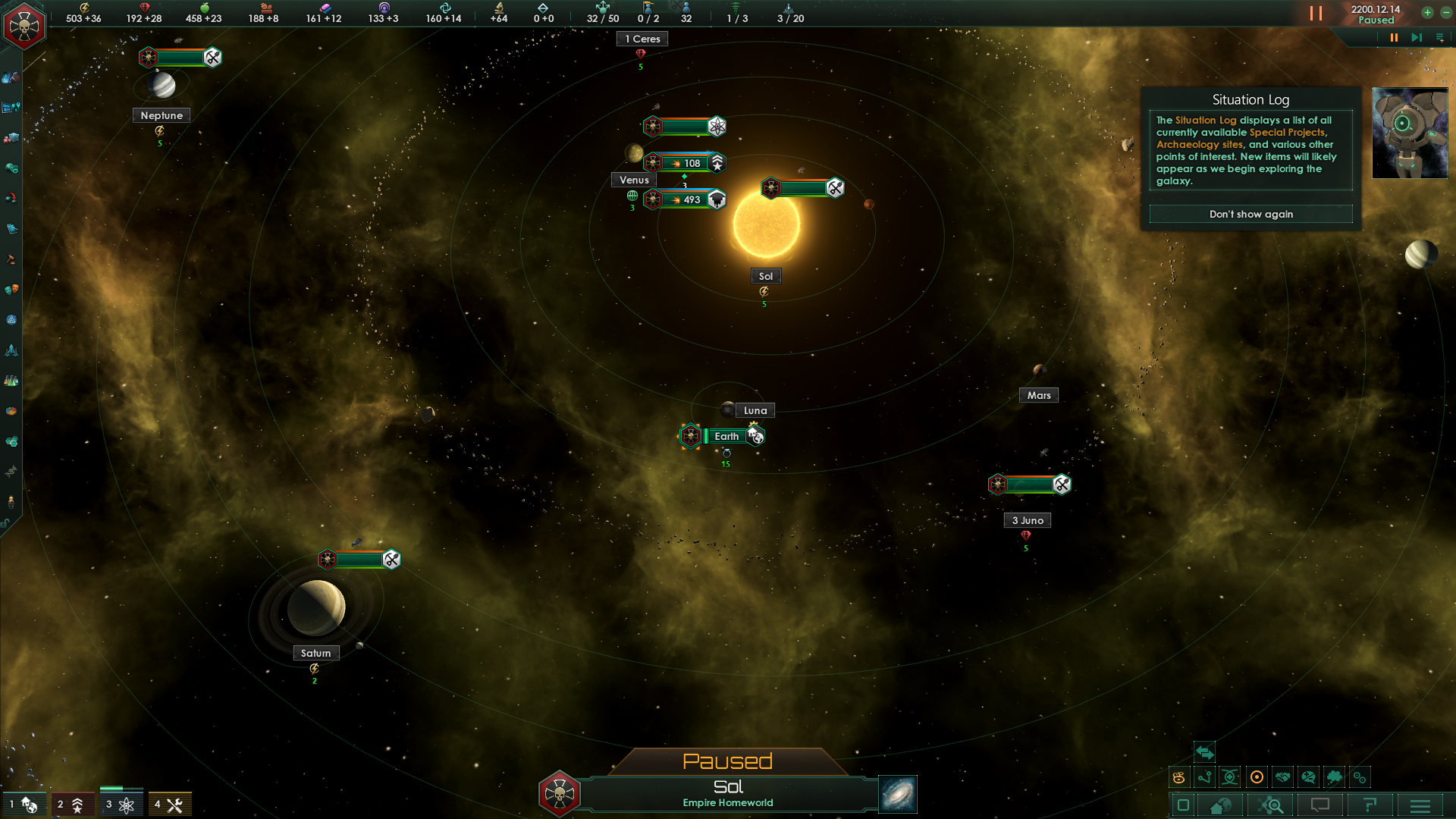Open the chat speech-bubble button
This screenshot has height=819, width=1456.
pyautogui.click(x=1320, y=805)
